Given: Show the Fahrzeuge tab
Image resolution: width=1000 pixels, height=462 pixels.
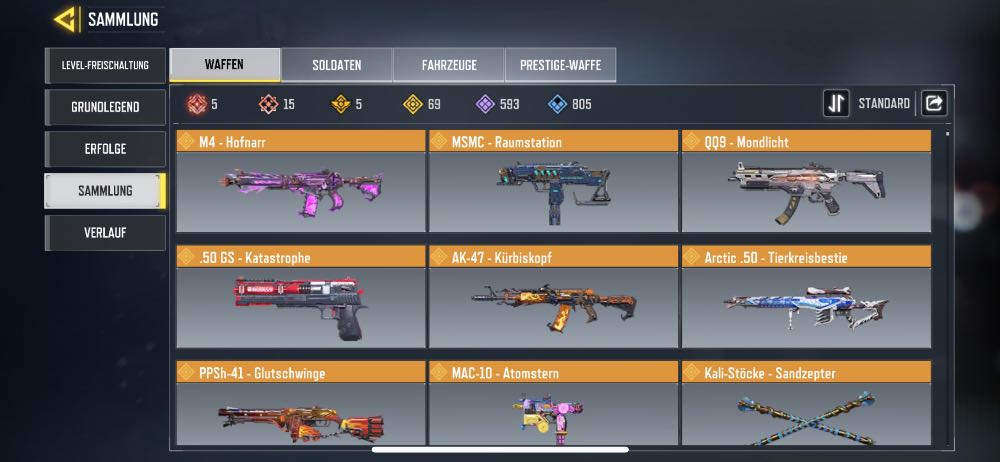Looking at the screenshot, I should click(x=448, y=65).
